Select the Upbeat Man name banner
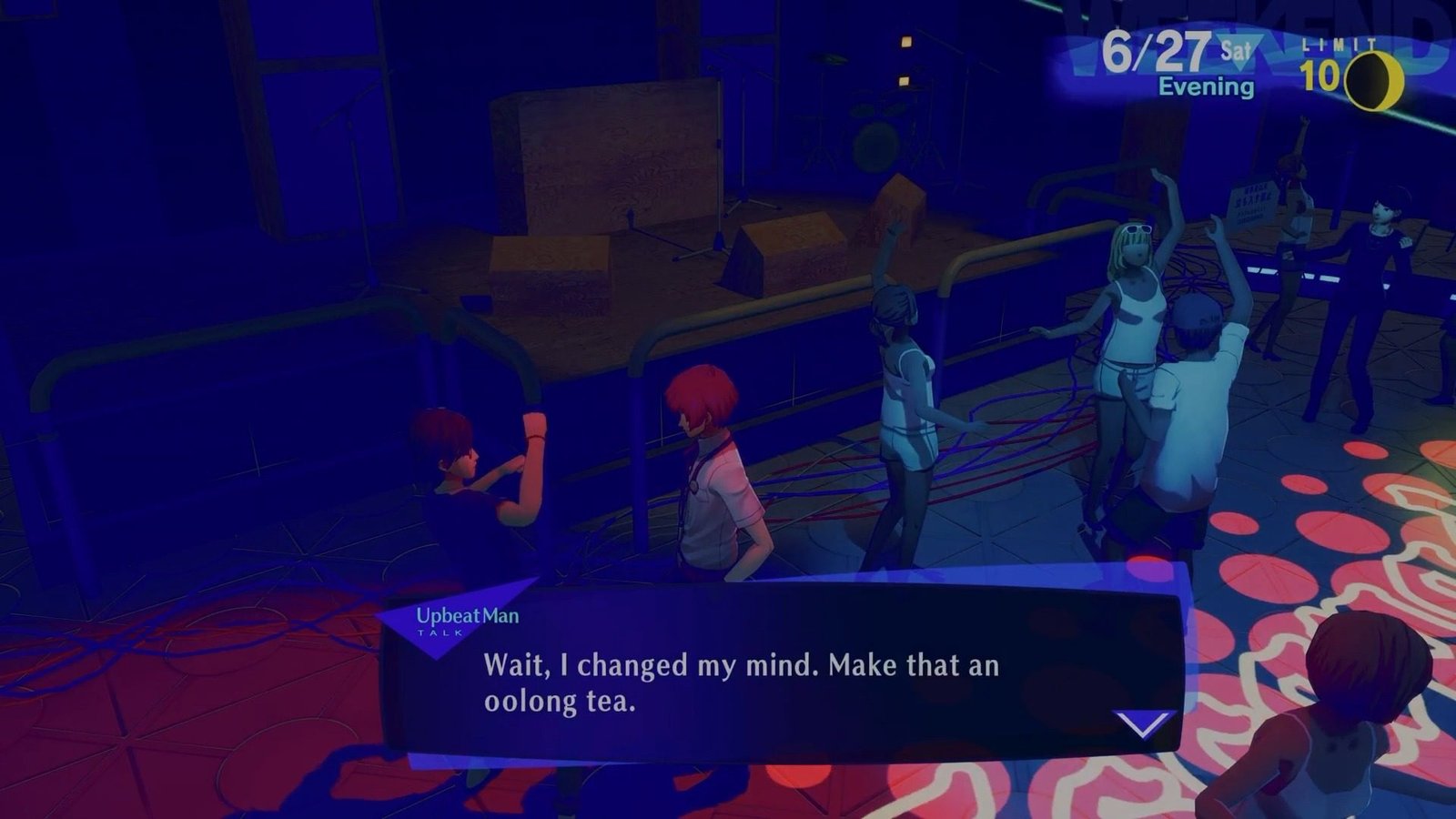Image resolution: width=1456 pixels, height=819 pixels. (469, 613)
